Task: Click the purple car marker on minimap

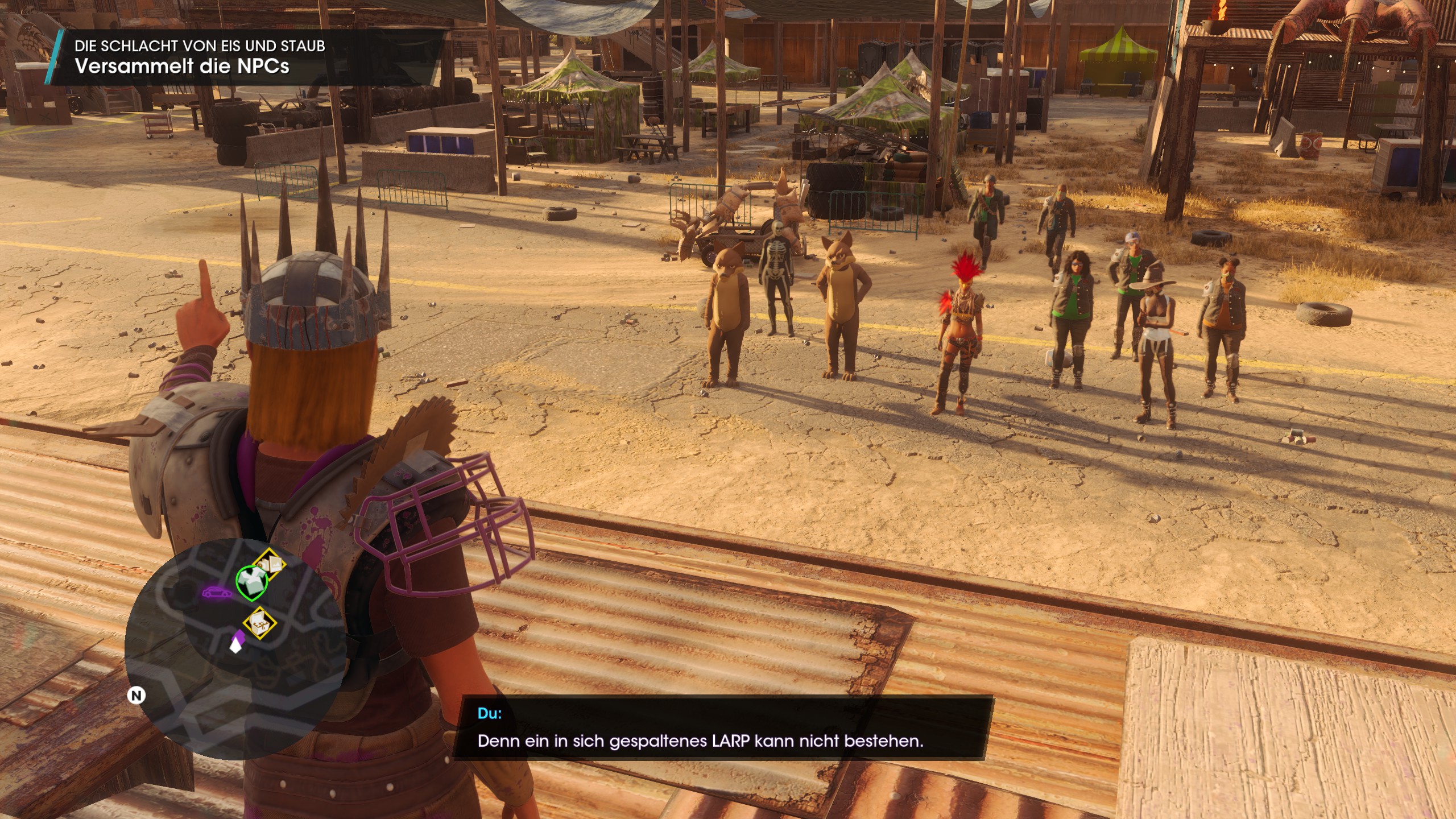Action: pyautogui.click(x=217, y=592)
